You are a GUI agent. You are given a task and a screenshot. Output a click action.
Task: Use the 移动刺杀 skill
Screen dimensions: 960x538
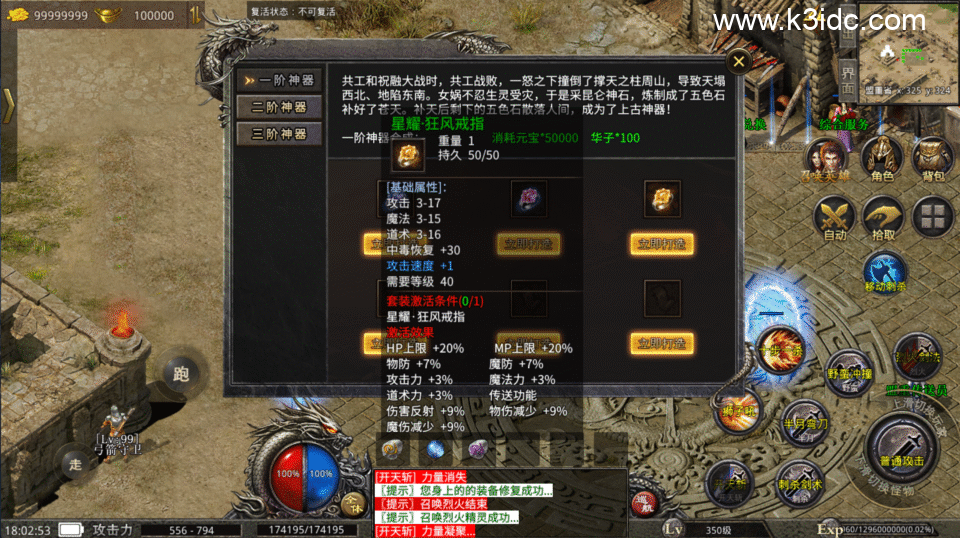[x=883, y=274]
